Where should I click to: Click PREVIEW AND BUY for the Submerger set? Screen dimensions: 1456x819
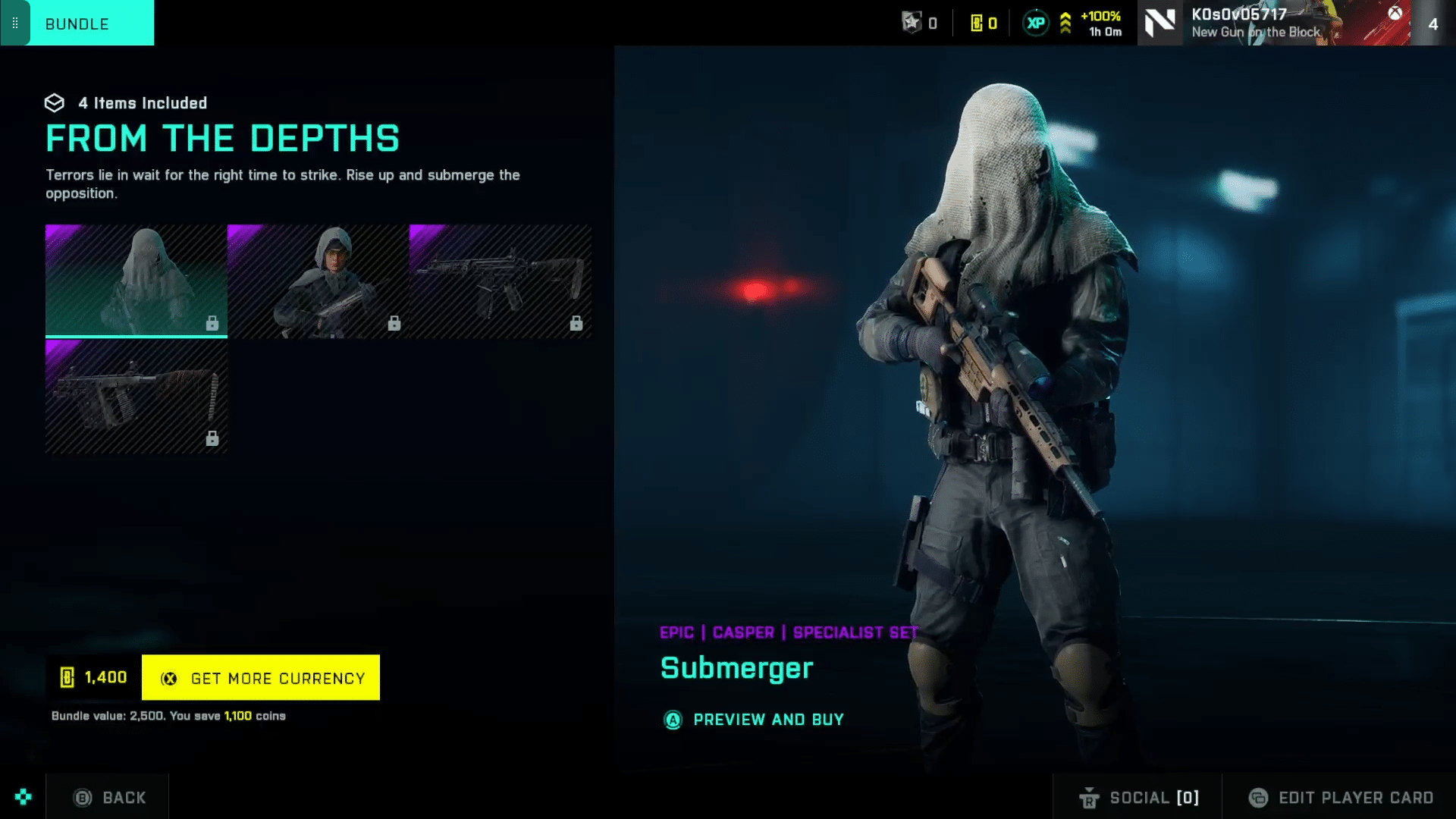[767, 720]
